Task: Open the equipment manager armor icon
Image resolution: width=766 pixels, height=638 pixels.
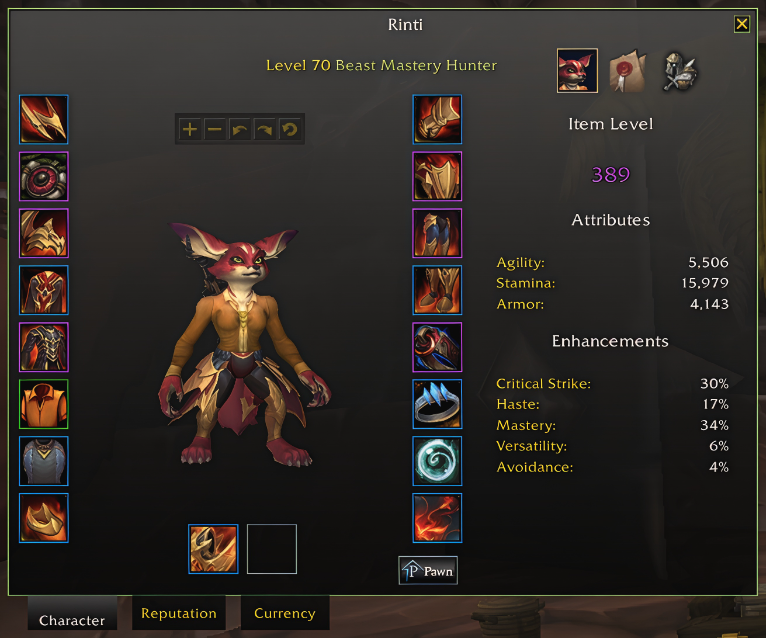Action: point(679,70)
